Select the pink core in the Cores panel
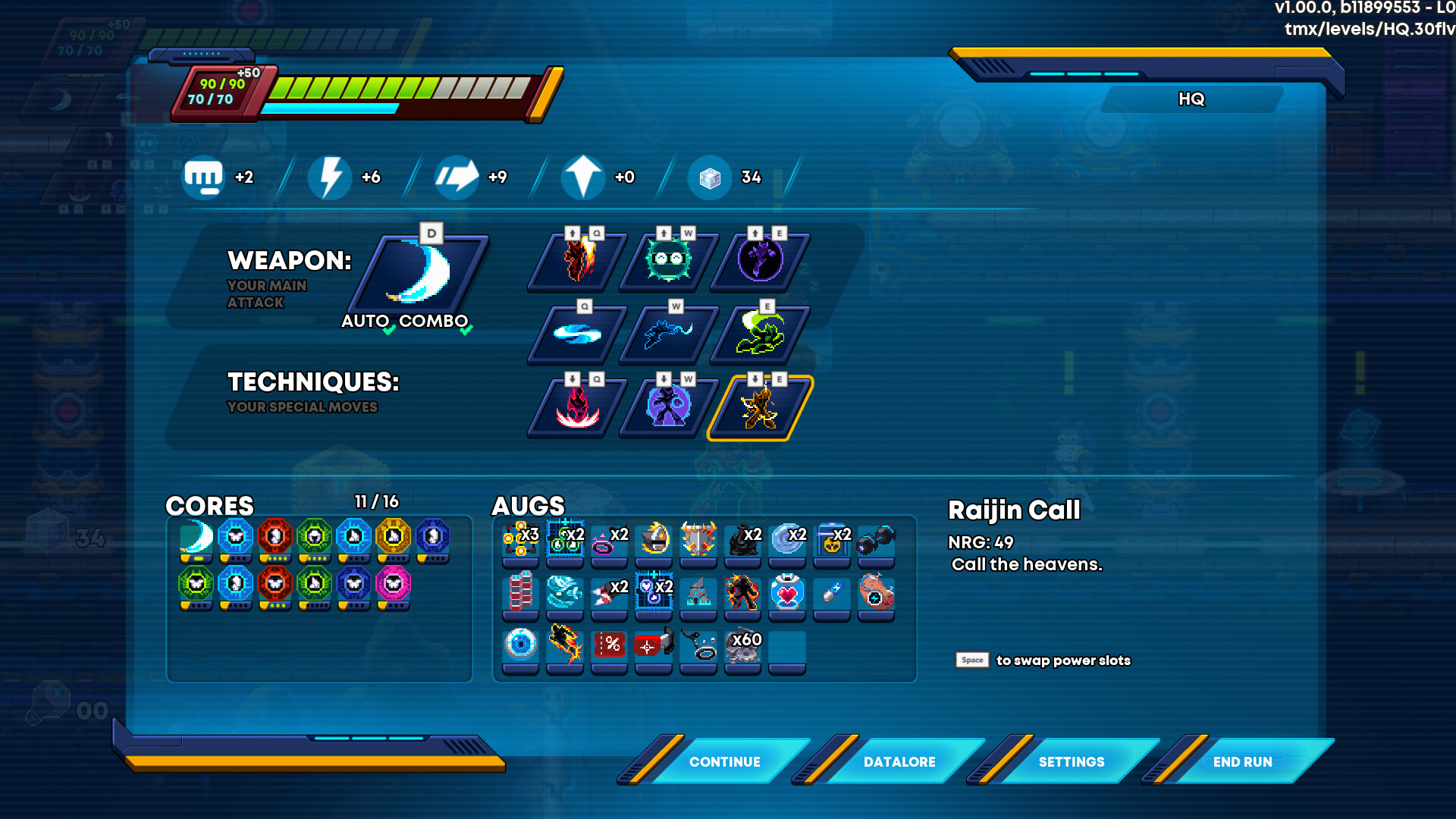The height and width of the screenshot is (819, 1456). click(x=393, y=584)
